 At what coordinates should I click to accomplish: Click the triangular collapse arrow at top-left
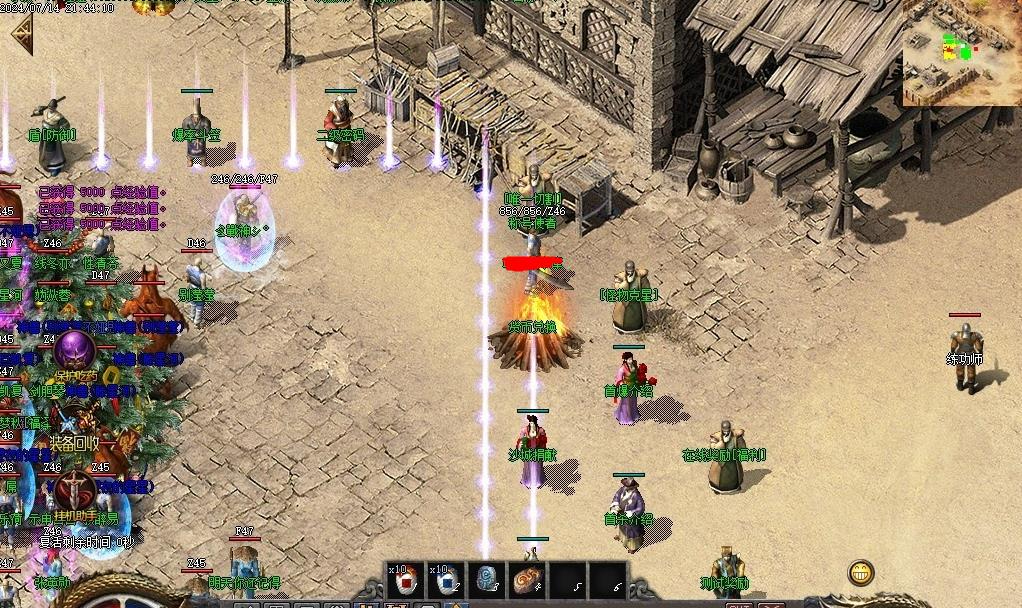click(x=19, y=36)
